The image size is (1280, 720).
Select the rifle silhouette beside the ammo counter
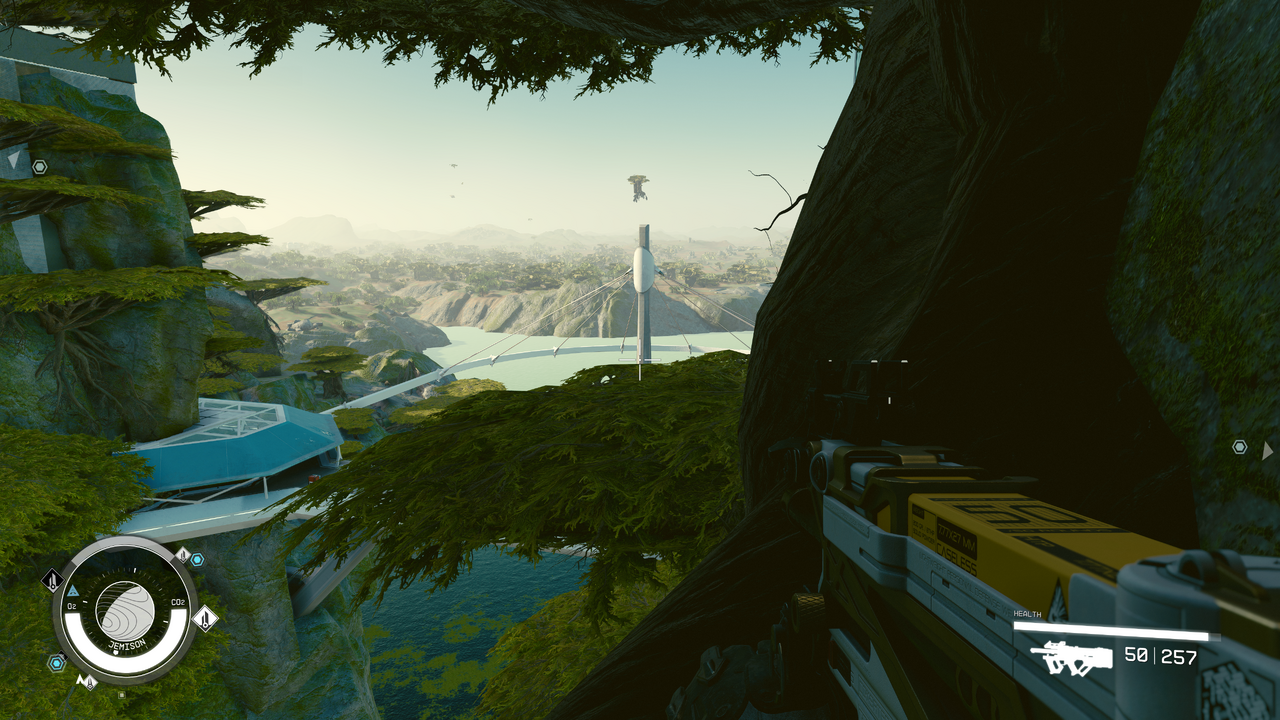pos(1070,656)
